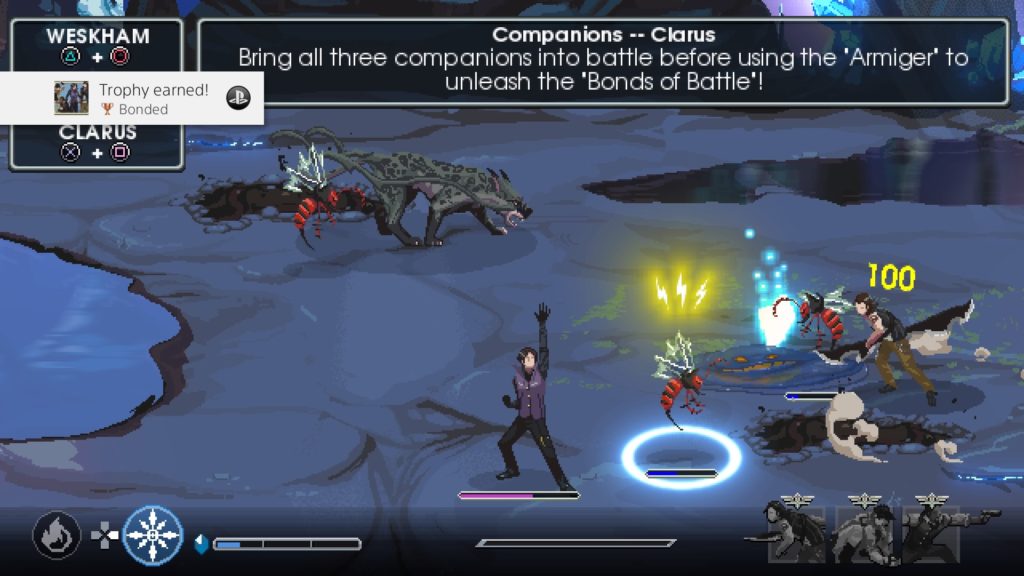This screenshot has height=576, width=1024.
Task: Open the 'Trophy earned! Bonded' notification
Action: point(150,98)
